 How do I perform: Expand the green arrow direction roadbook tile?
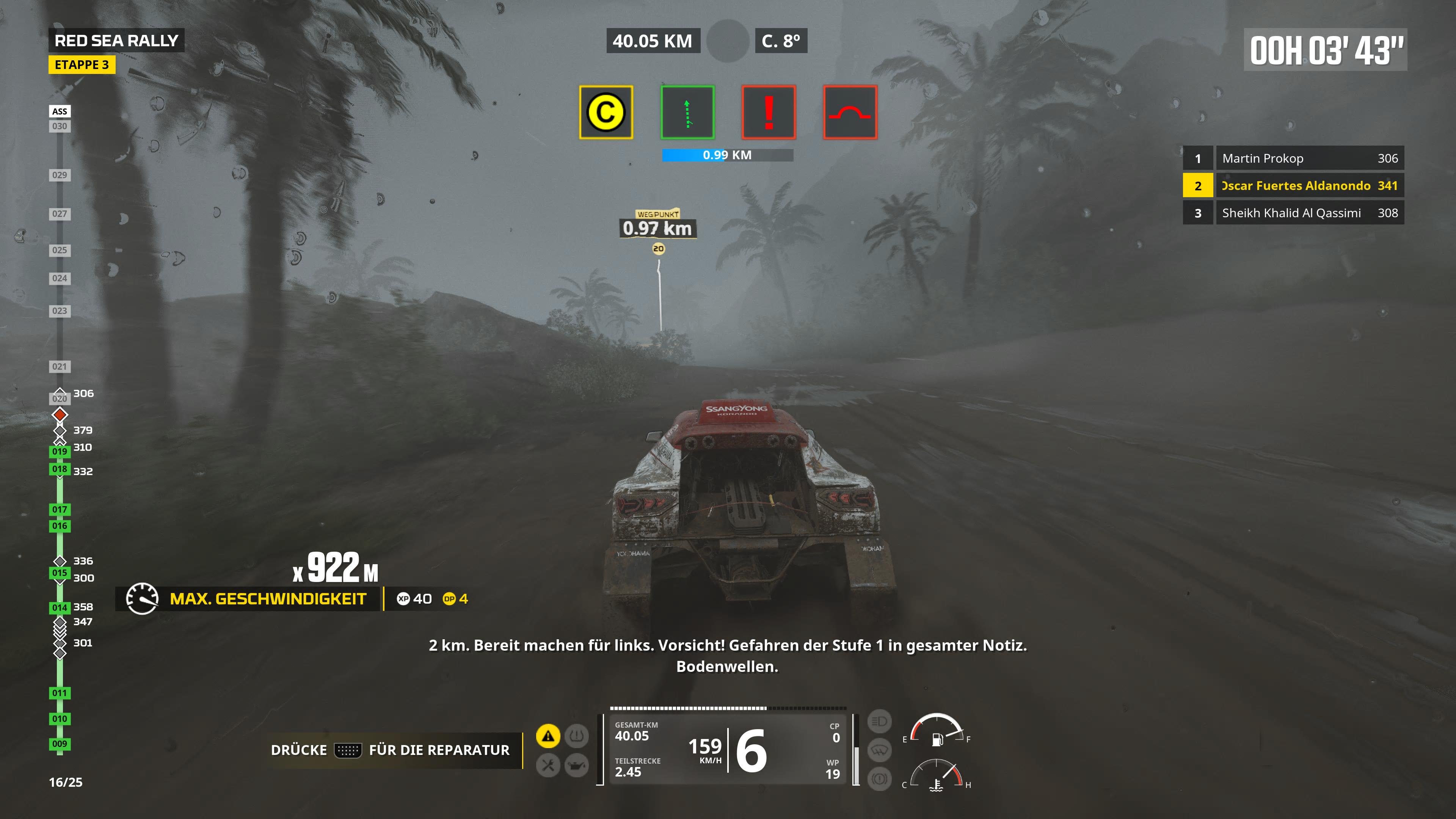coord(687,112)
